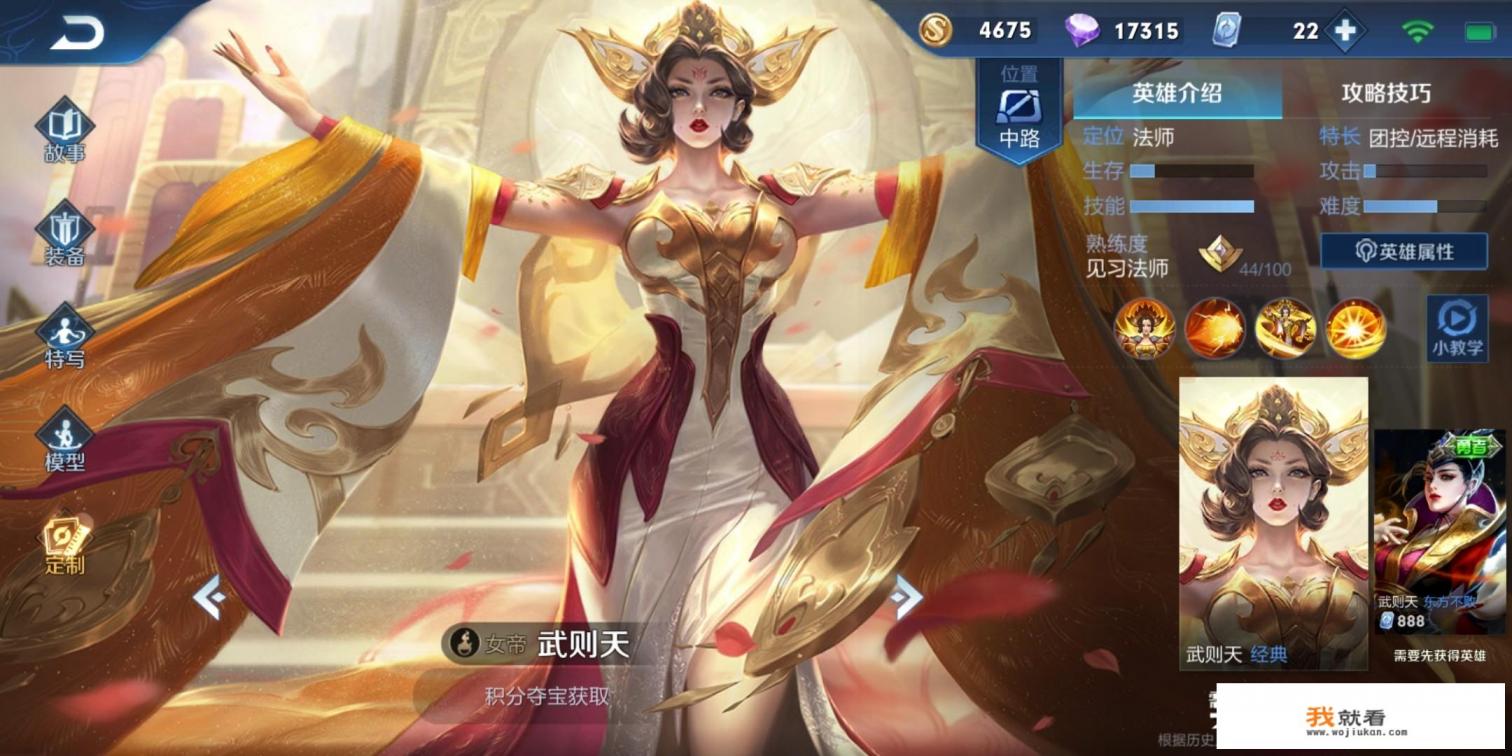
Task: Open the 故事 story section
Action: click(65, 131)
